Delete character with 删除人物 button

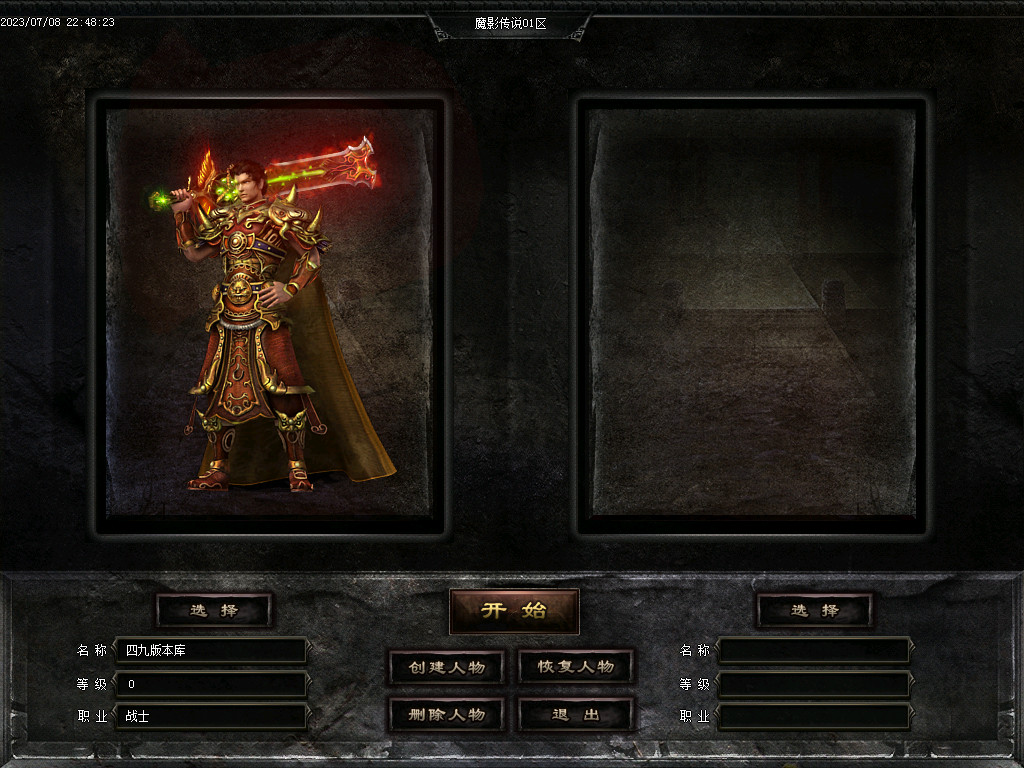coord(446,714)
